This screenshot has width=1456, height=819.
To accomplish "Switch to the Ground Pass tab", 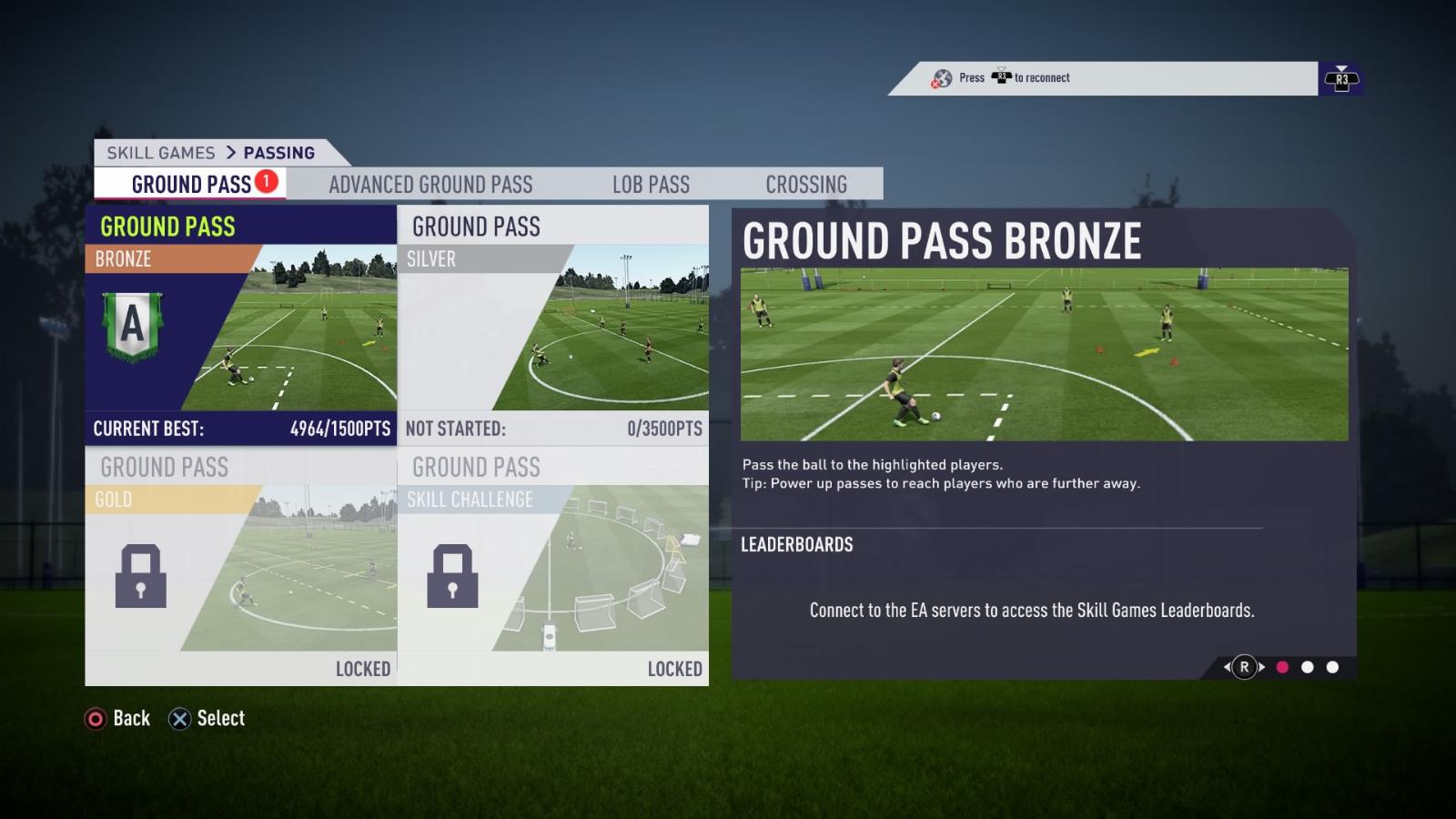I will [x=191, y=184].
